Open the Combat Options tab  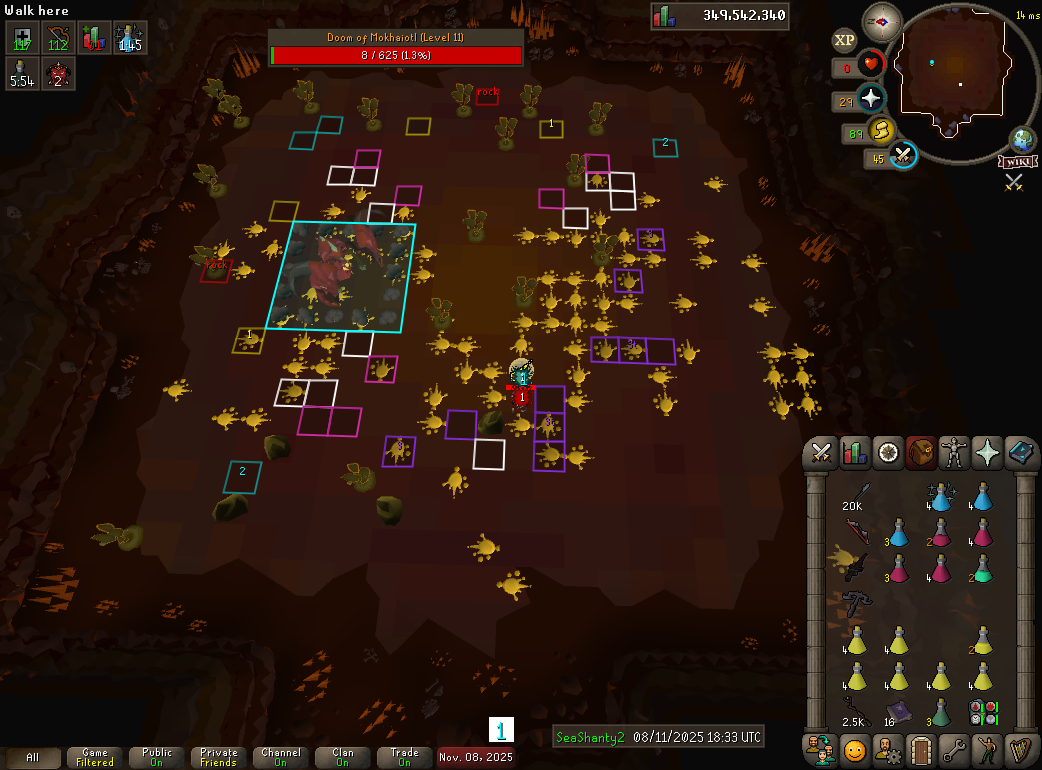coord(822,453)
